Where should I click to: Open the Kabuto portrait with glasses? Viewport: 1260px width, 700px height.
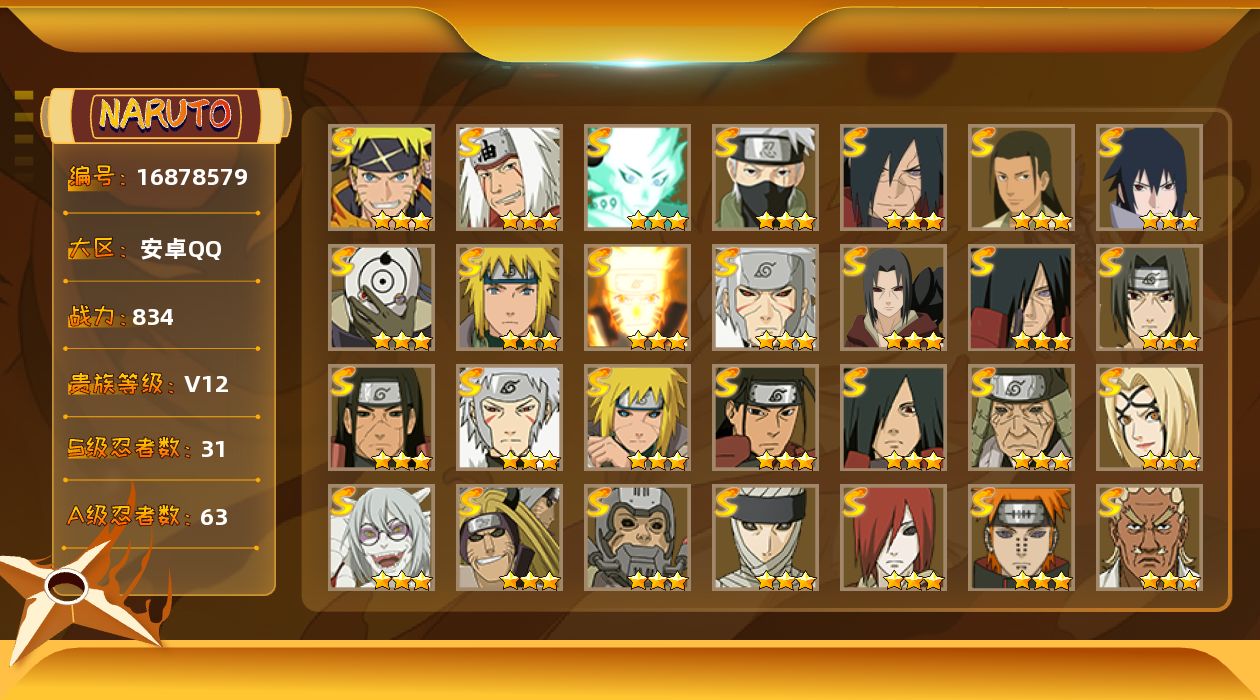(x=382, y=538)
